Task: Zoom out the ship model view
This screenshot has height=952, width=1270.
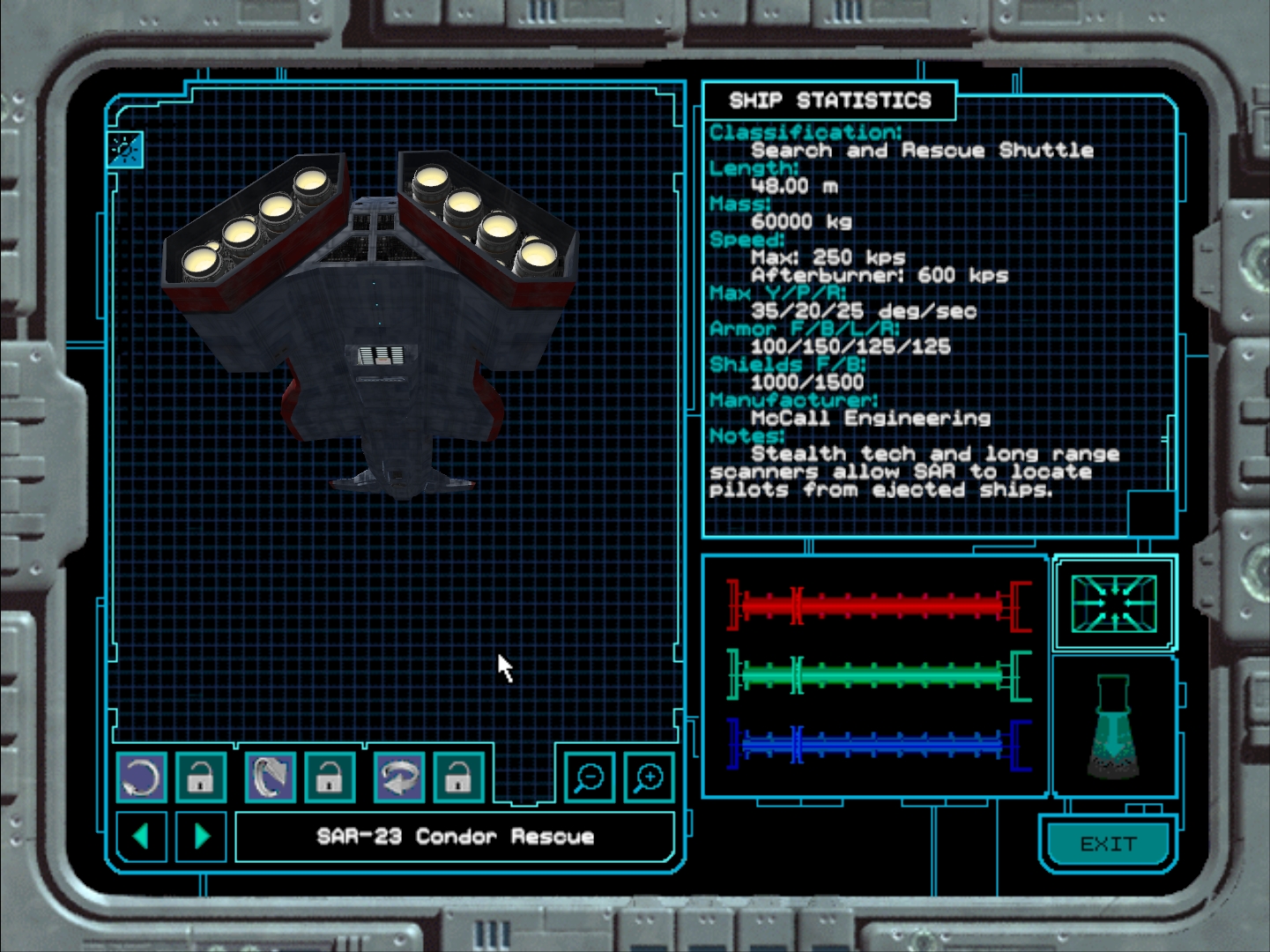Action: [x=589, y=777]
